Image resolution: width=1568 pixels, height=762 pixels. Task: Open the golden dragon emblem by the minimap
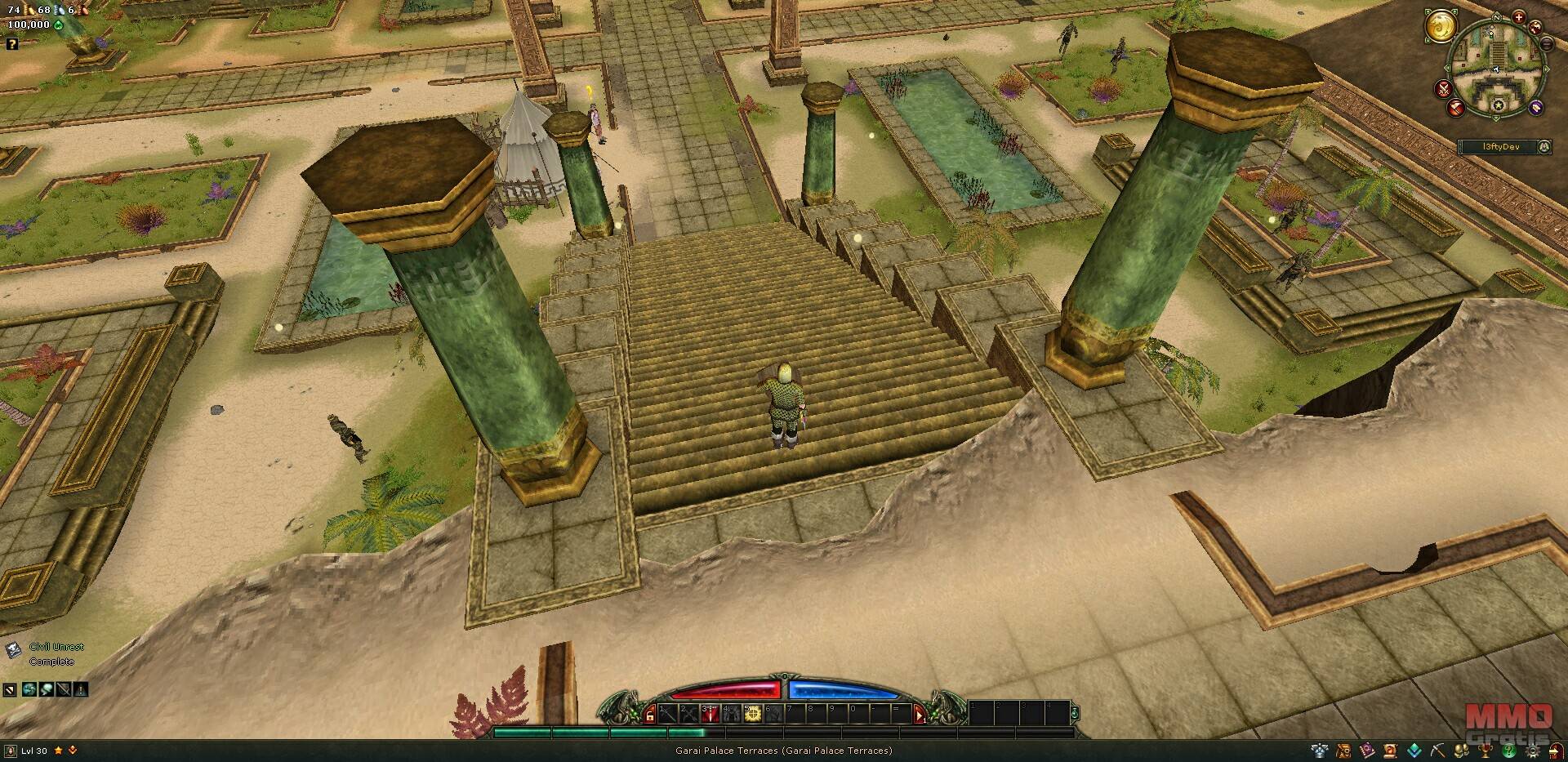click(x=1441, y=25)
